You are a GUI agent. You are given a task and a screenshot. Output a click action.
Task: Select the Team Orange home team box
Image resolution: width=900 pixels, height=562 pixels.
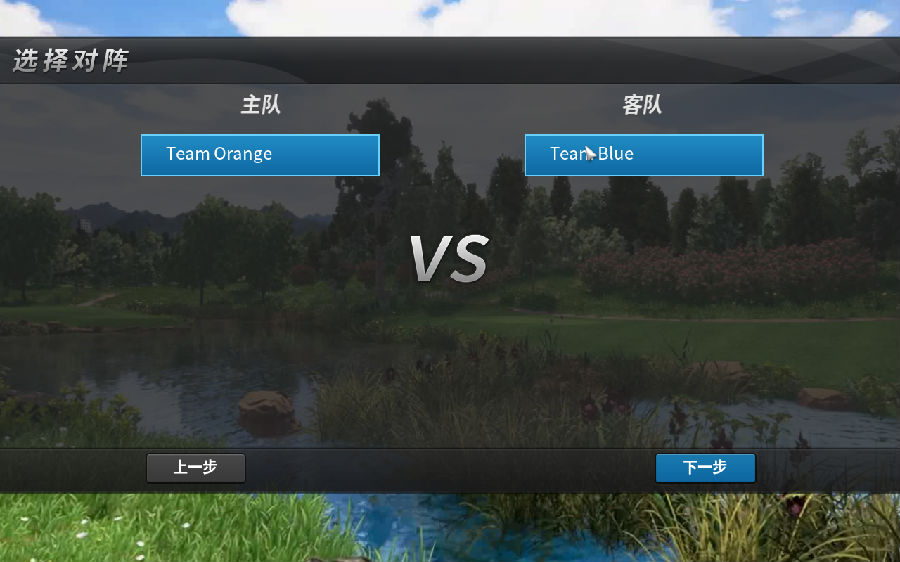260,155
